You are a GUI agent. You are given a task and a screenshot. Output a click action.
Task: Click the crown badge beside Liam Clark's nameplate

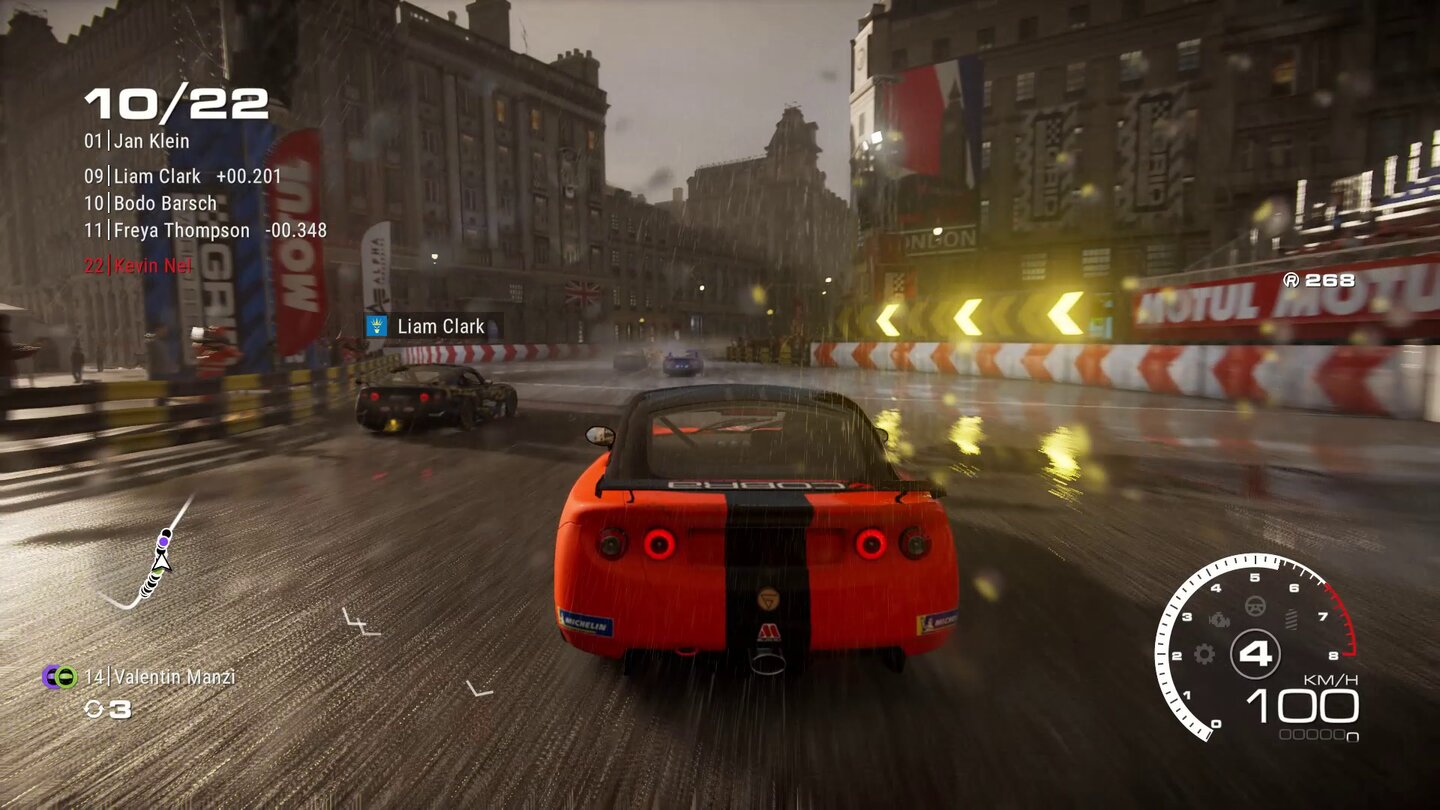pos(375,326)
